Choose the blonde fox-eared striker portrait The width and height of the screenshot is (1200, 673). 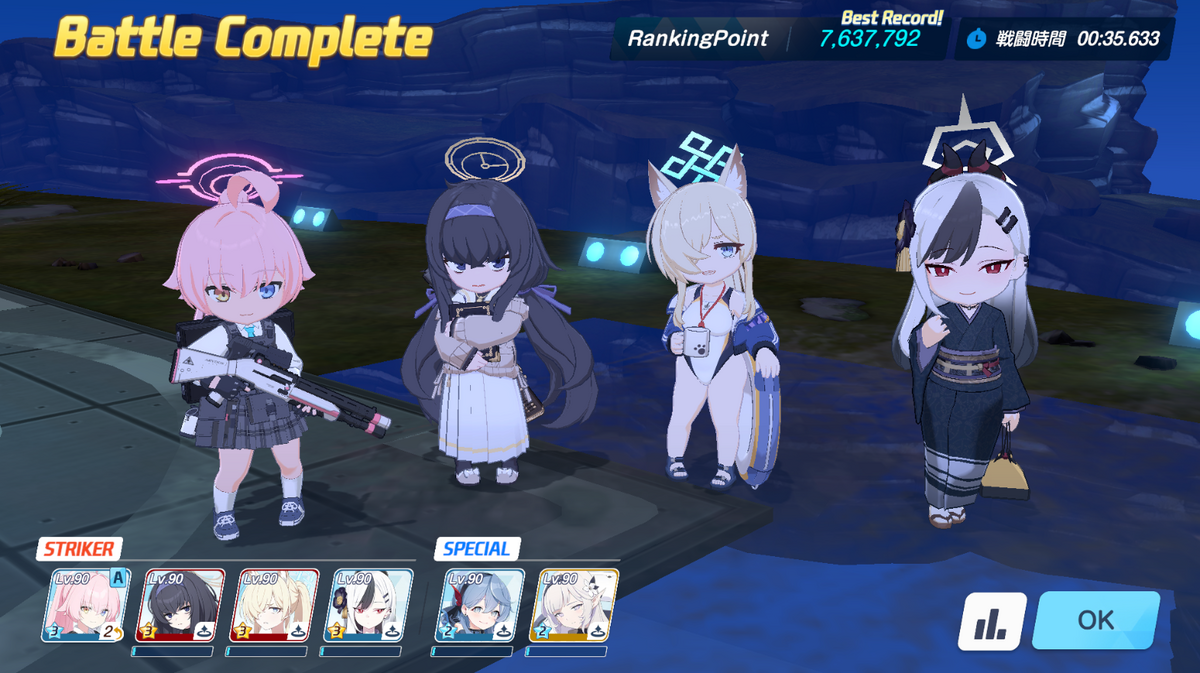274,605
